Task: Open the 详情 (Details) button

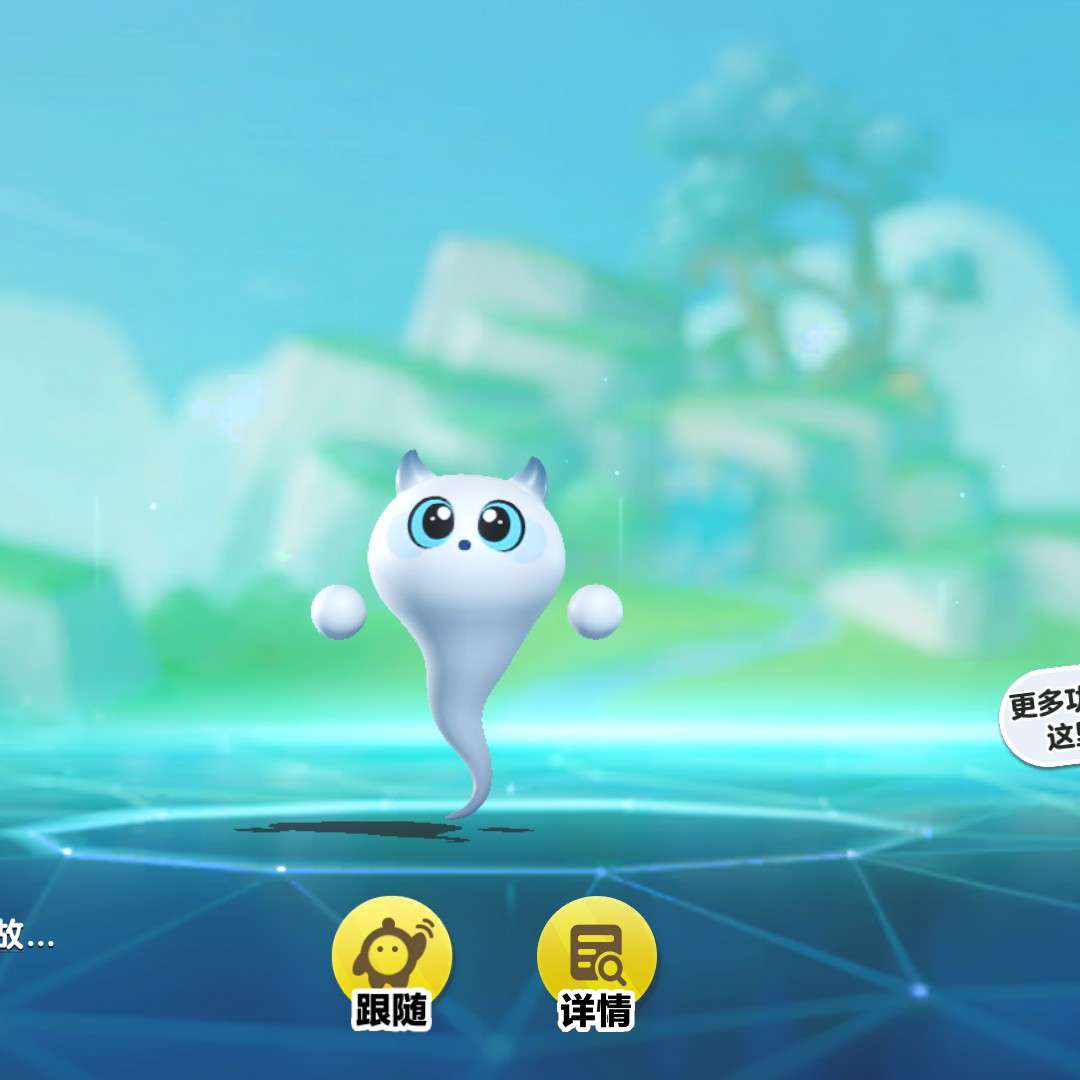Action: pos(597,962)
